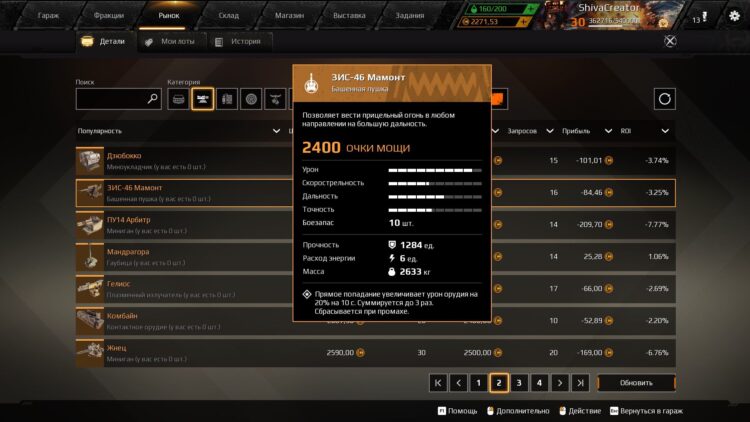Image resolution: width=750 pixels, height=422 pixels.
Task: Switch to the Фракции tab
Action: [108, 16]
